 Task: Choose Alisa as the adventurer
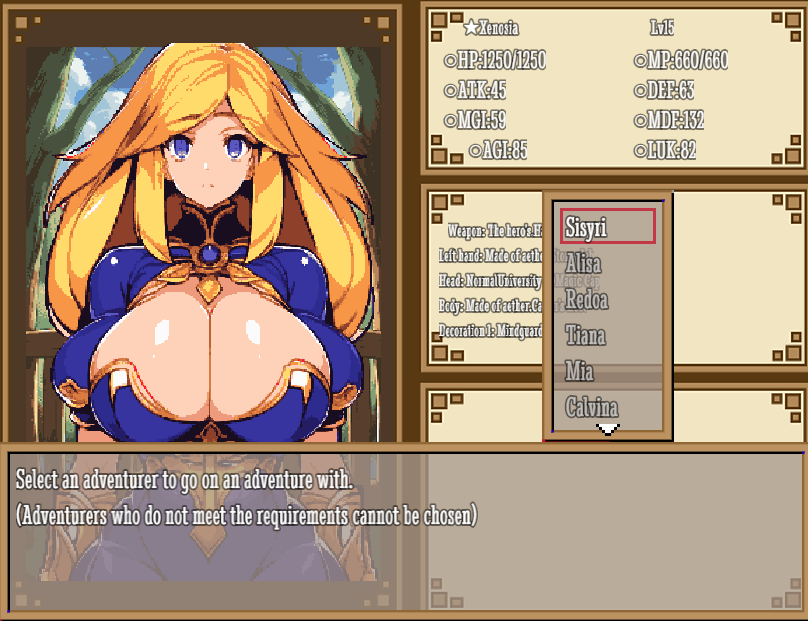[608, 263]
